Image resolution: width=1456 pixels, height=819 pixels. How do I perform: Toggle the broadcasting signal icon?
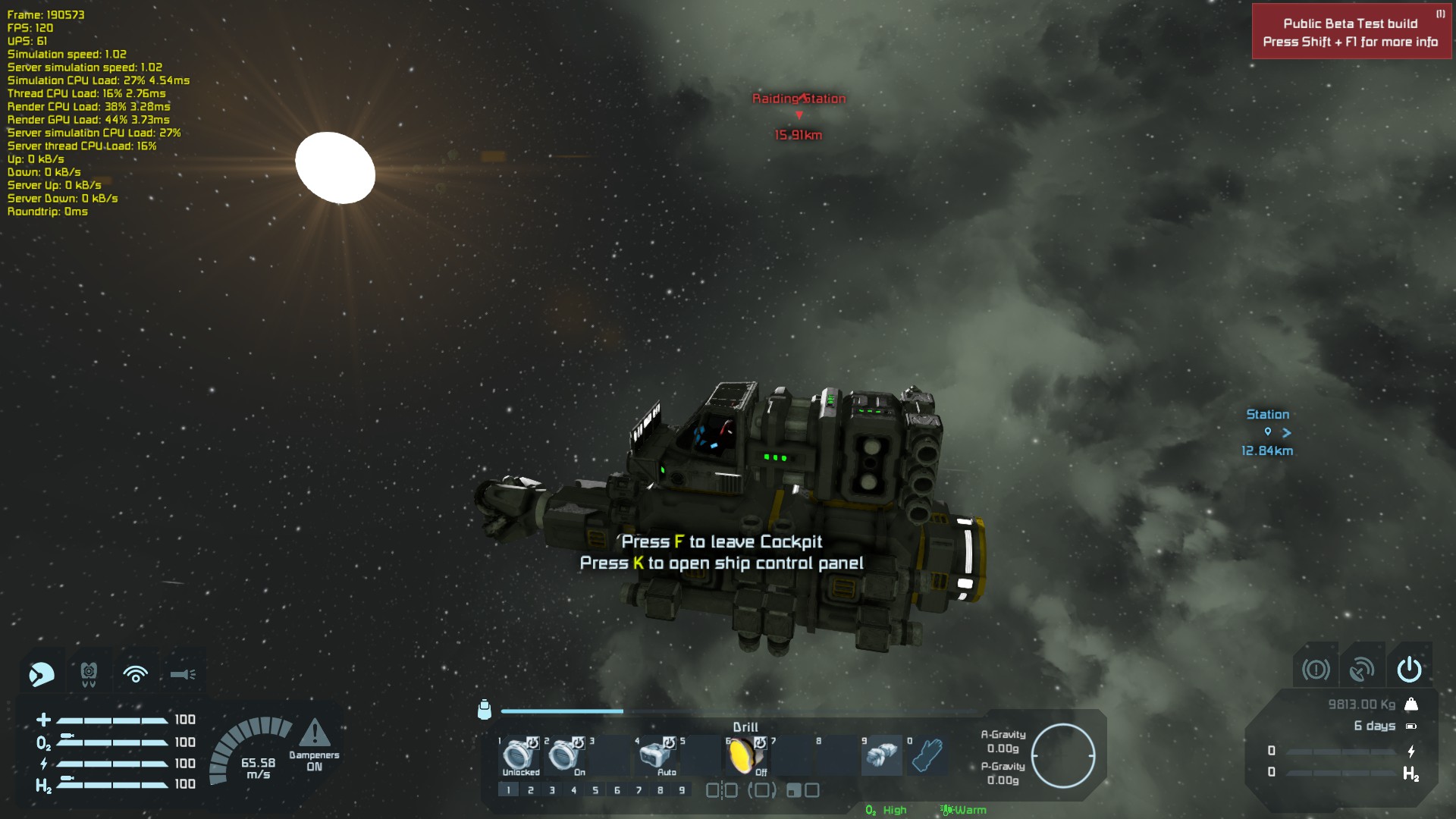click(x=136, y=673)
